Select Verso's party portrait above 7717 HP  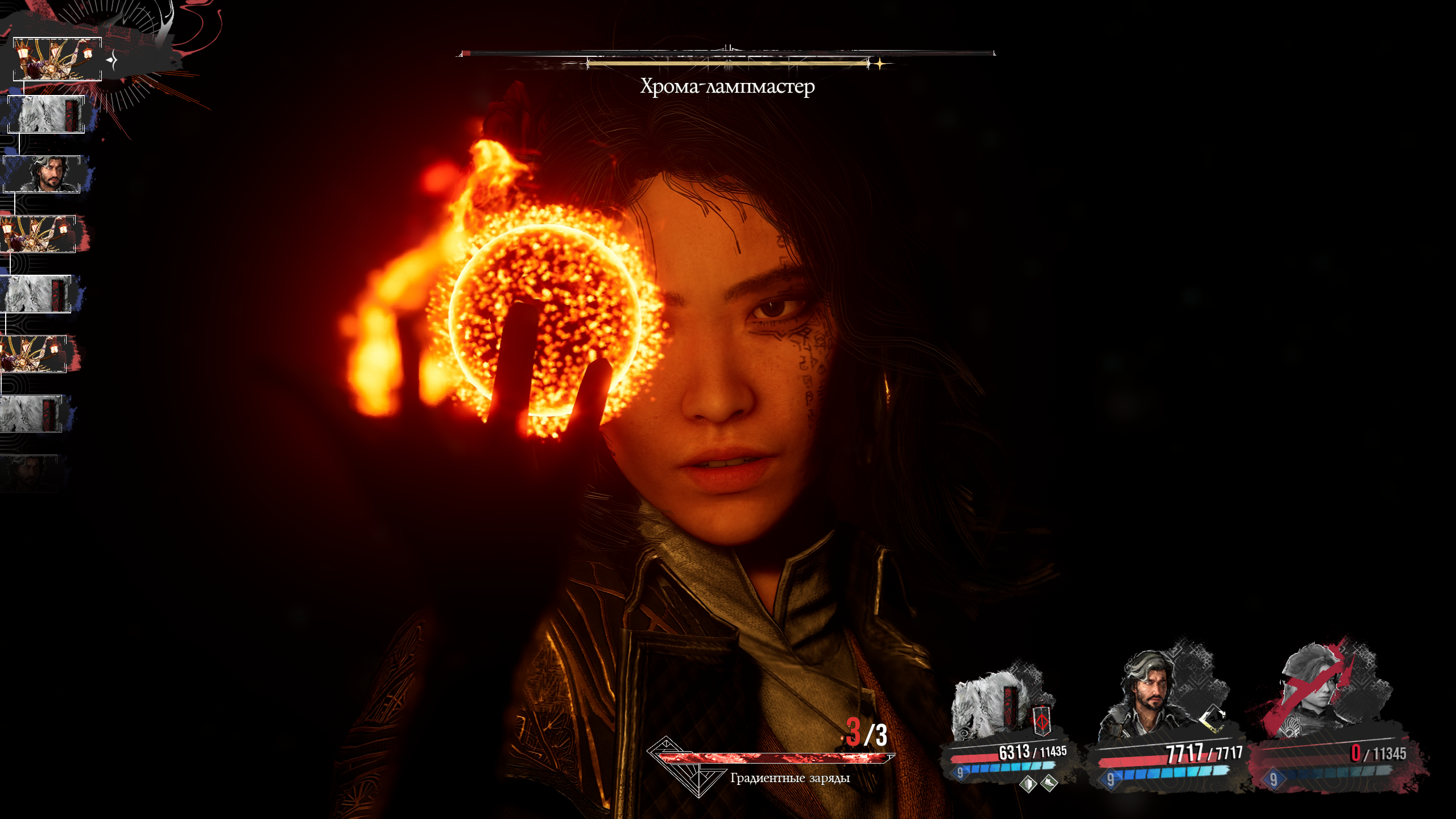click(1150, 697)
